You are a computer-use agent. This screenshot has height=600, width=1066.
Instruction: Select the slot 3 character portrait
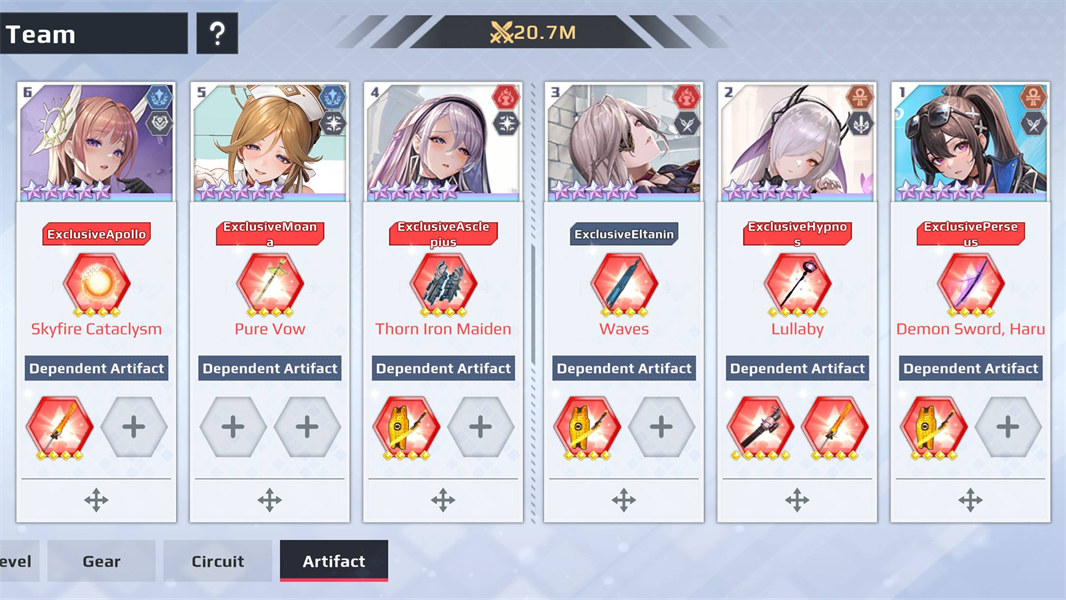pyautogui.click(x=624, y=141)
